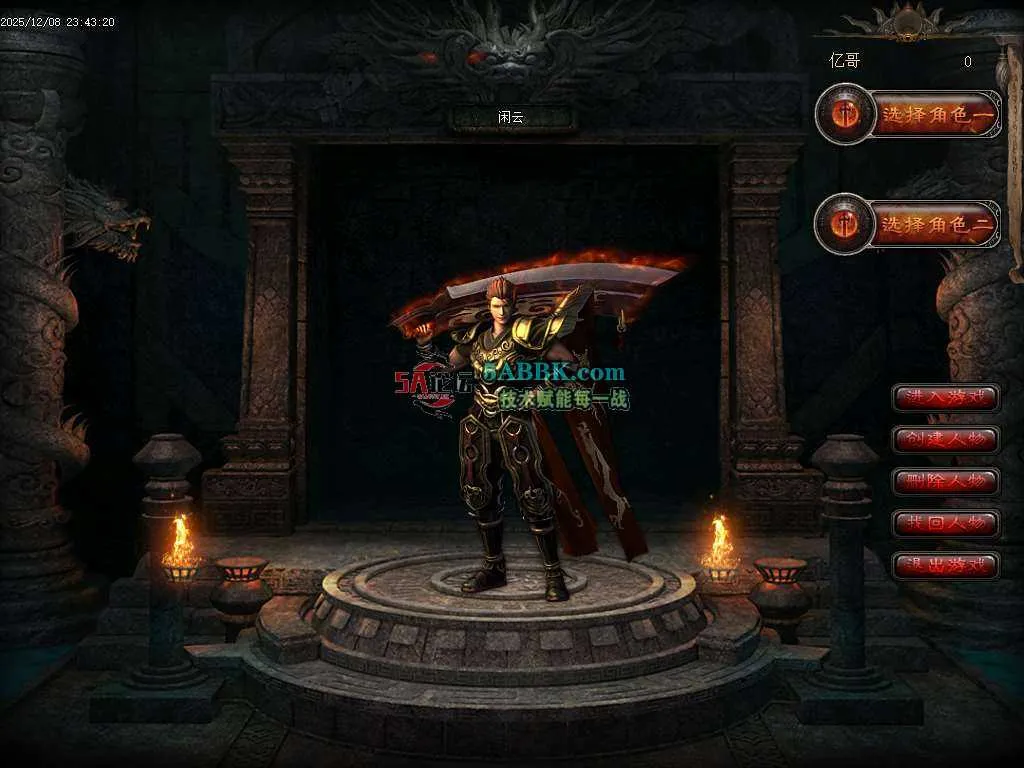1024x768 pixels.
Task: Restore a character with 找回人物
Action: (945, 523)
